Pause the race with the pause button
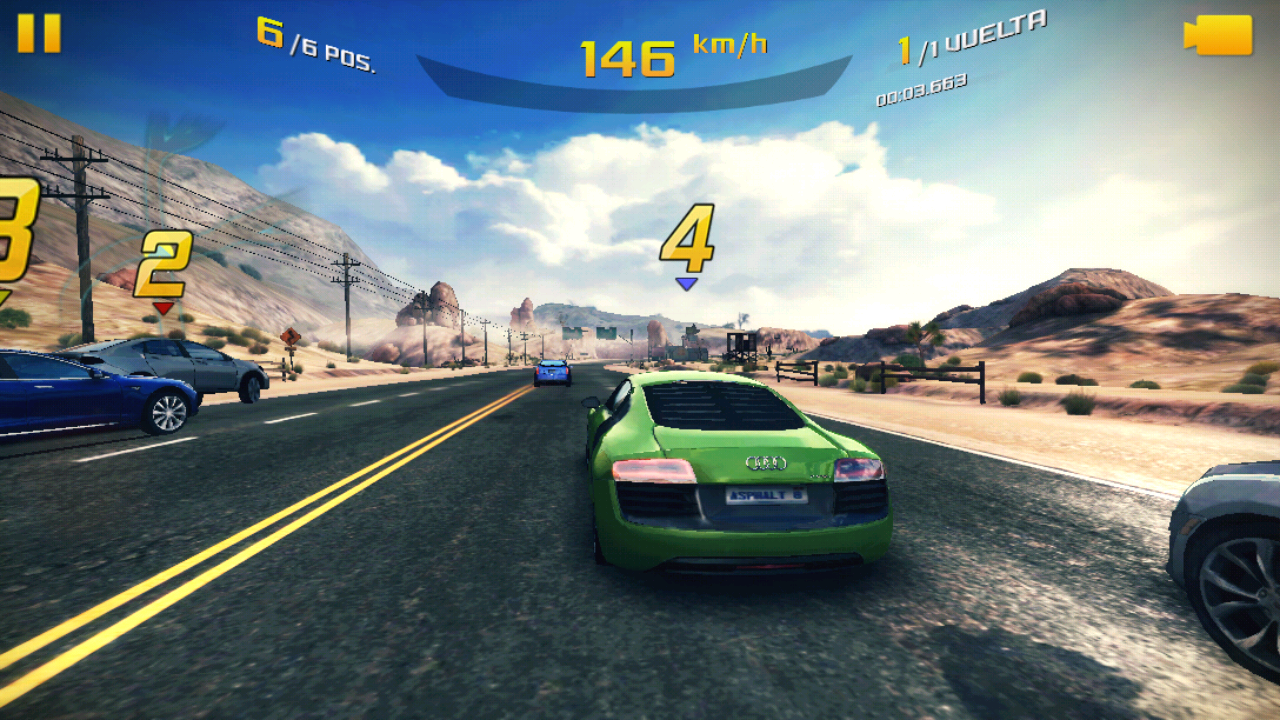Image resolution: width=1280 pixels, height=720 pixels. [x=39, y=33]
